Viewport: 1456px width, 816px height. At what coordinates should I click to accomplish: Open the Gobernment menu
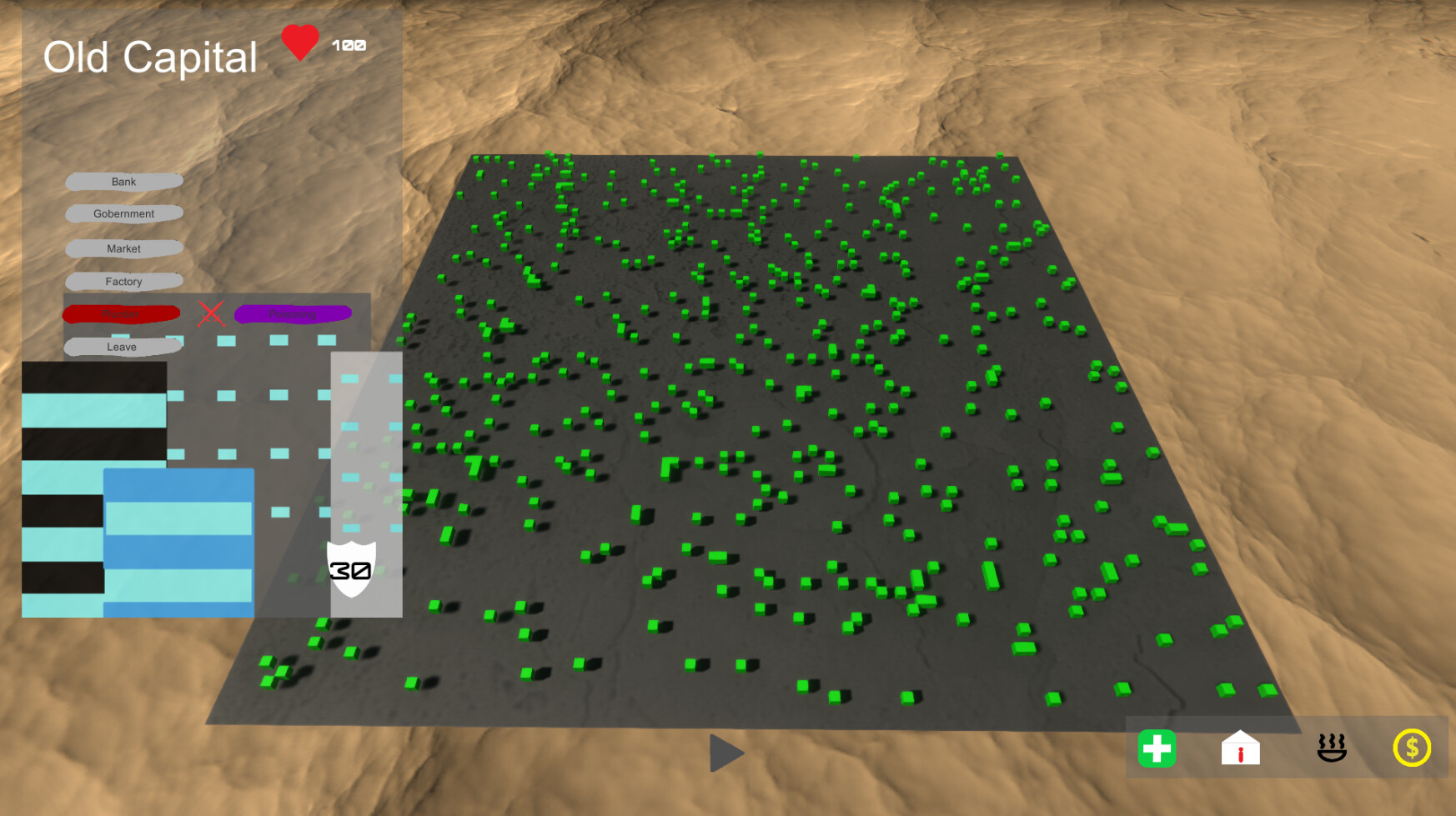point(123,213)
